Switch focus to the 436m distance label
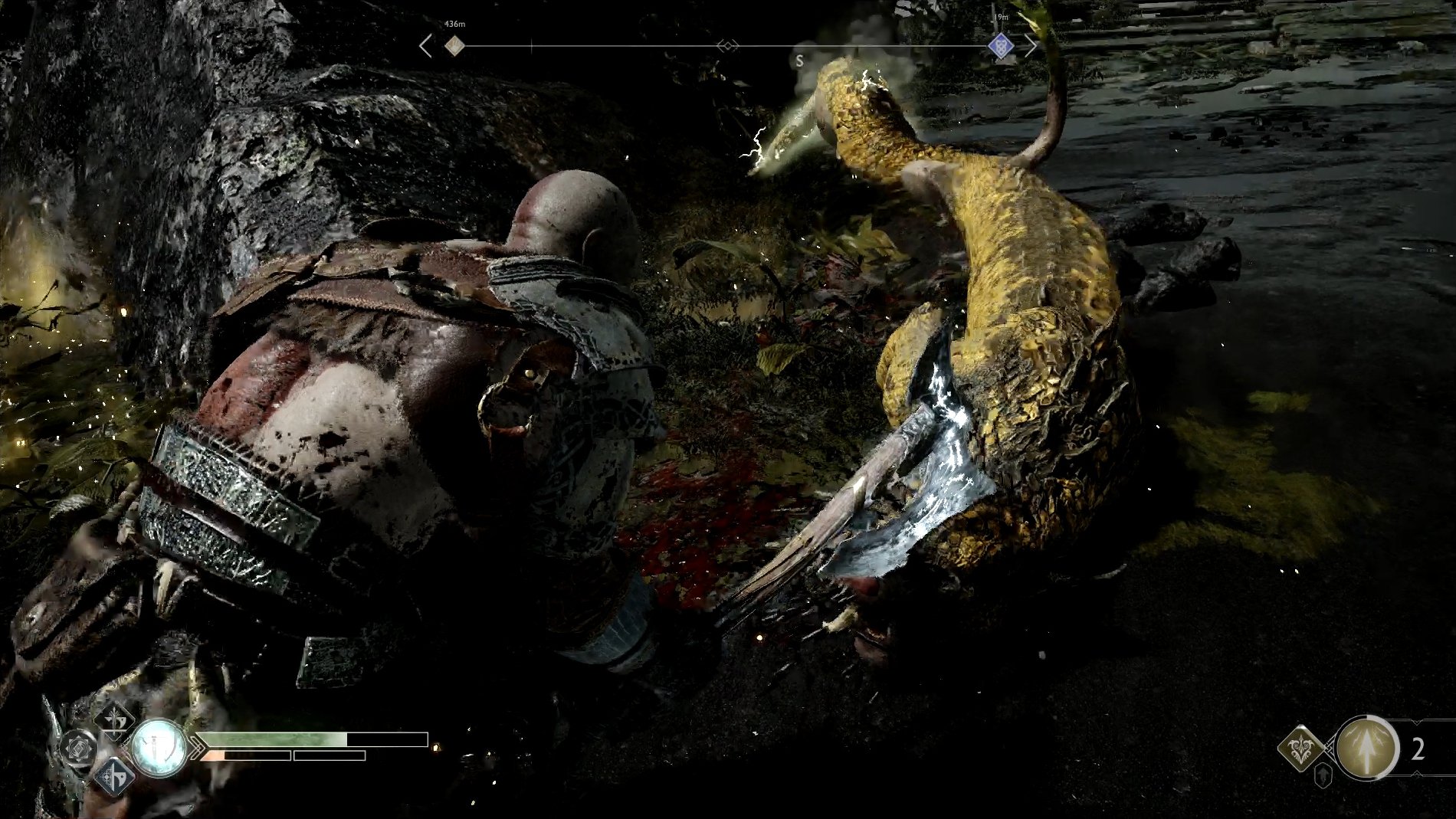1456x819 pixels. coord(455,22)
